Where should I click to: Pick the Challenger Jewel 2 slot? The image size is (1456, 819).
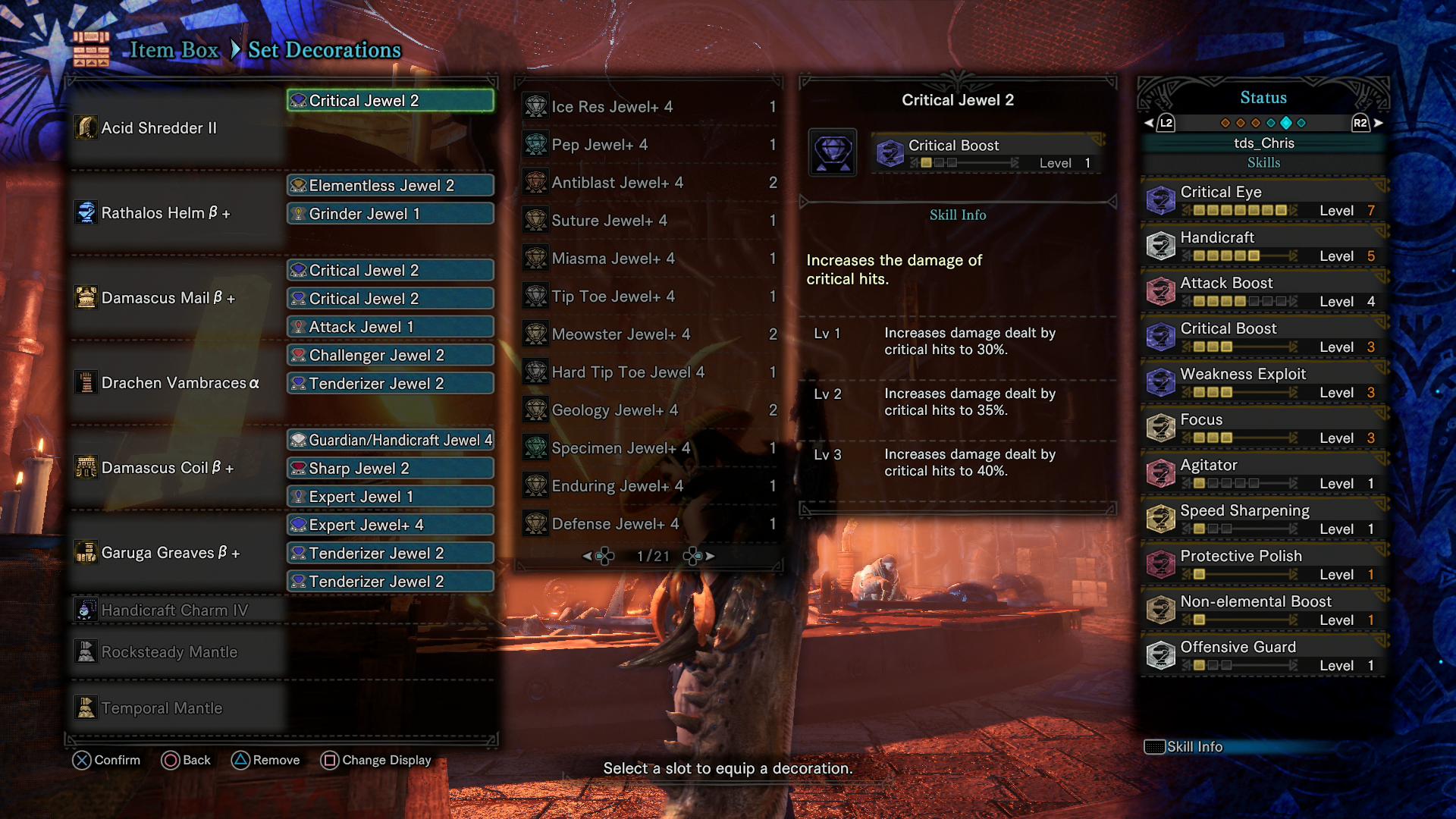coord(391,355)
